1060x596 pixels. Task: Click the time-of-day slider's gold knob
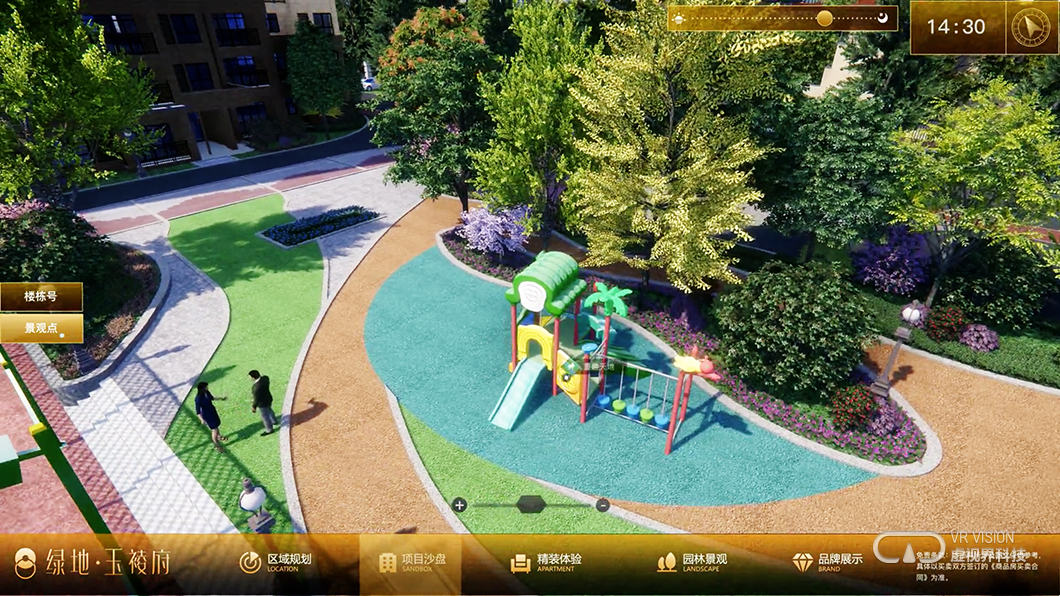[x=824, y=18]
